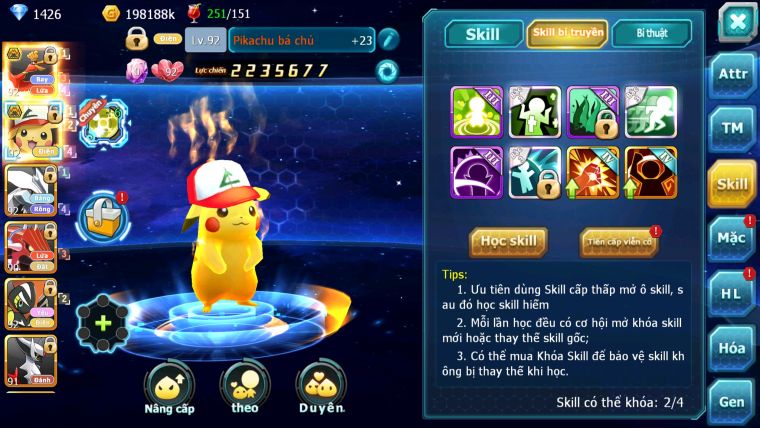This screenshot has height=428, width=760.
Task: Open the Gen side tab
Action: tap(732, 401)
